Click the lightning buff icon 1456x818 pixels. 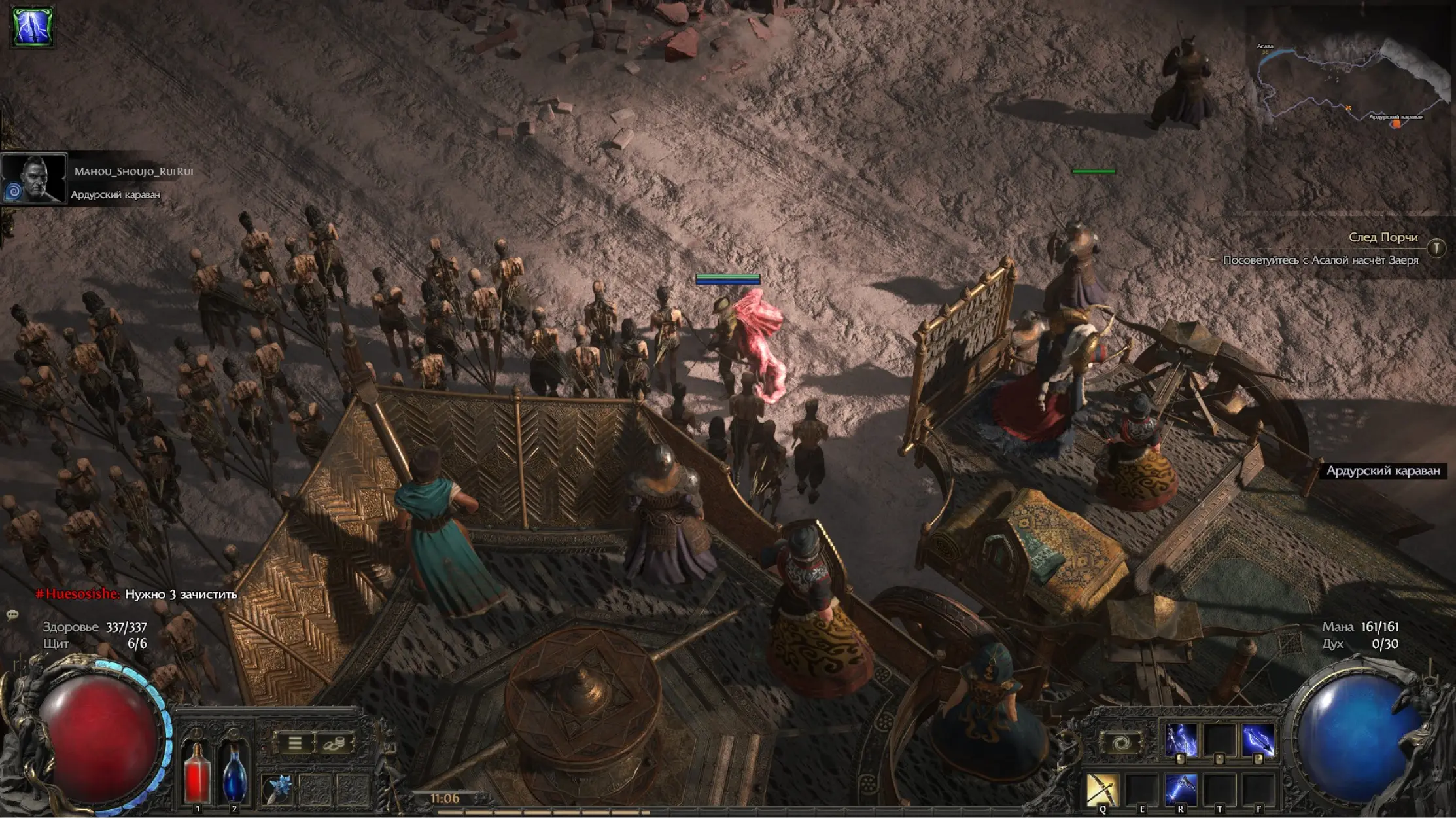(x=33, y=26)
